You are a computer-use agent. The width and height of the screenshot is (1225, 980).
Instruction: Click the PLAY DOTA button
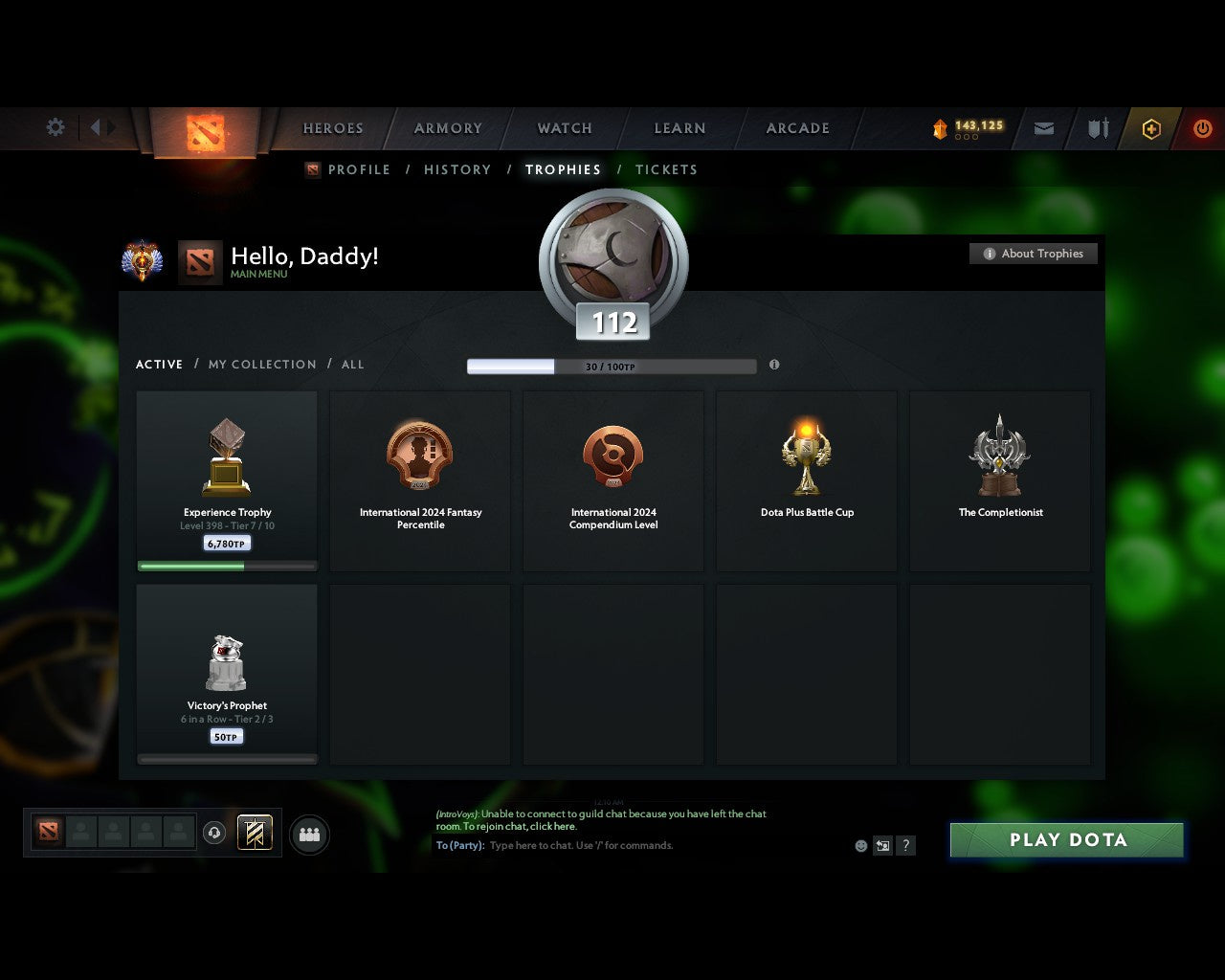pyautogui.click(x=1066, y=839)
